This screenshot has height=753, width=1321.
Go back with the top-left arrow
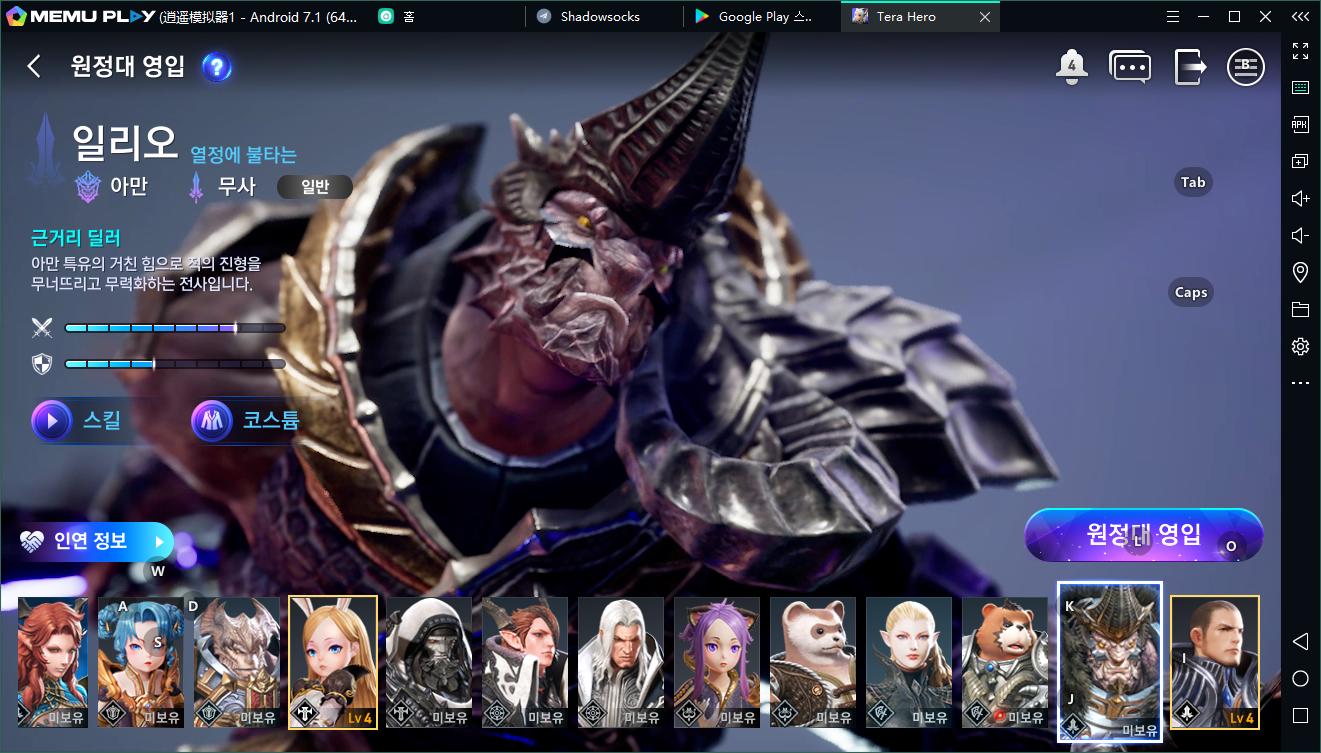tap(34, 66)
